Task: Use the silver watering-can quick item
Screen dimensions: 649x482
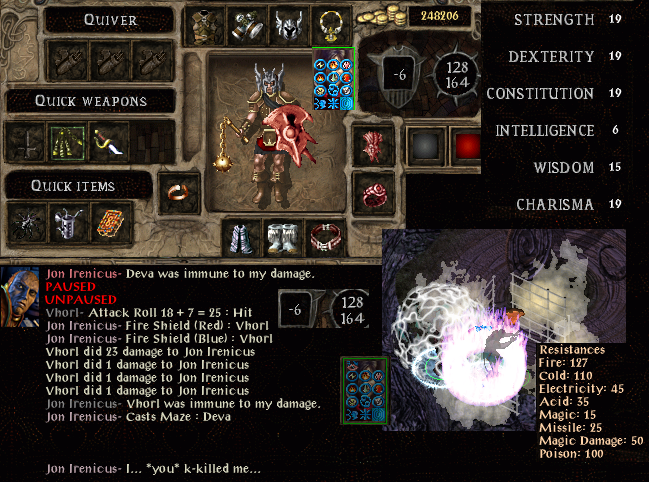Action: (x=66, y=222)
